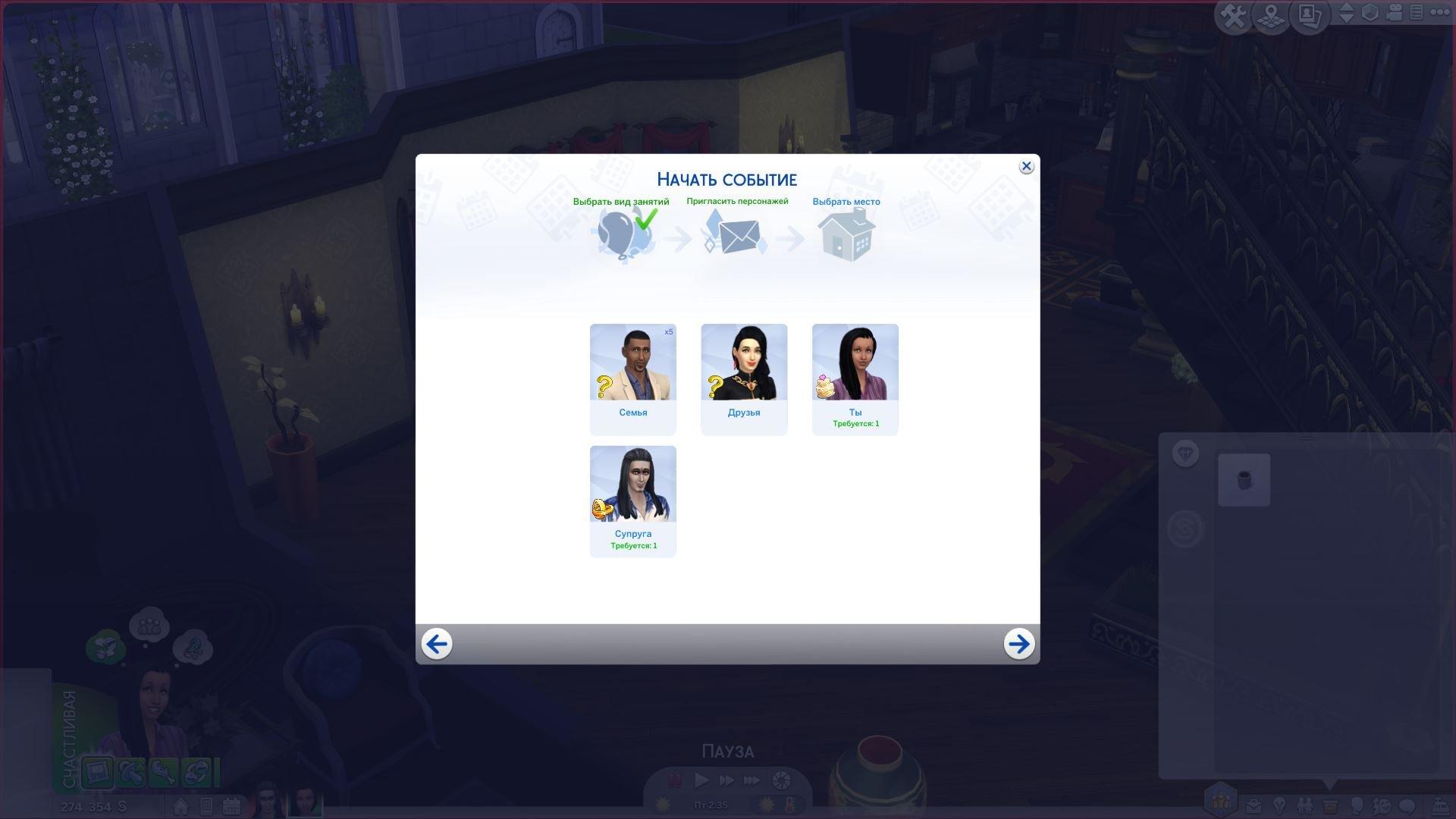This screenshot has height=819, width=1456.
Task: Close the Начать событие dialog
Action: tap(1026, 167)
